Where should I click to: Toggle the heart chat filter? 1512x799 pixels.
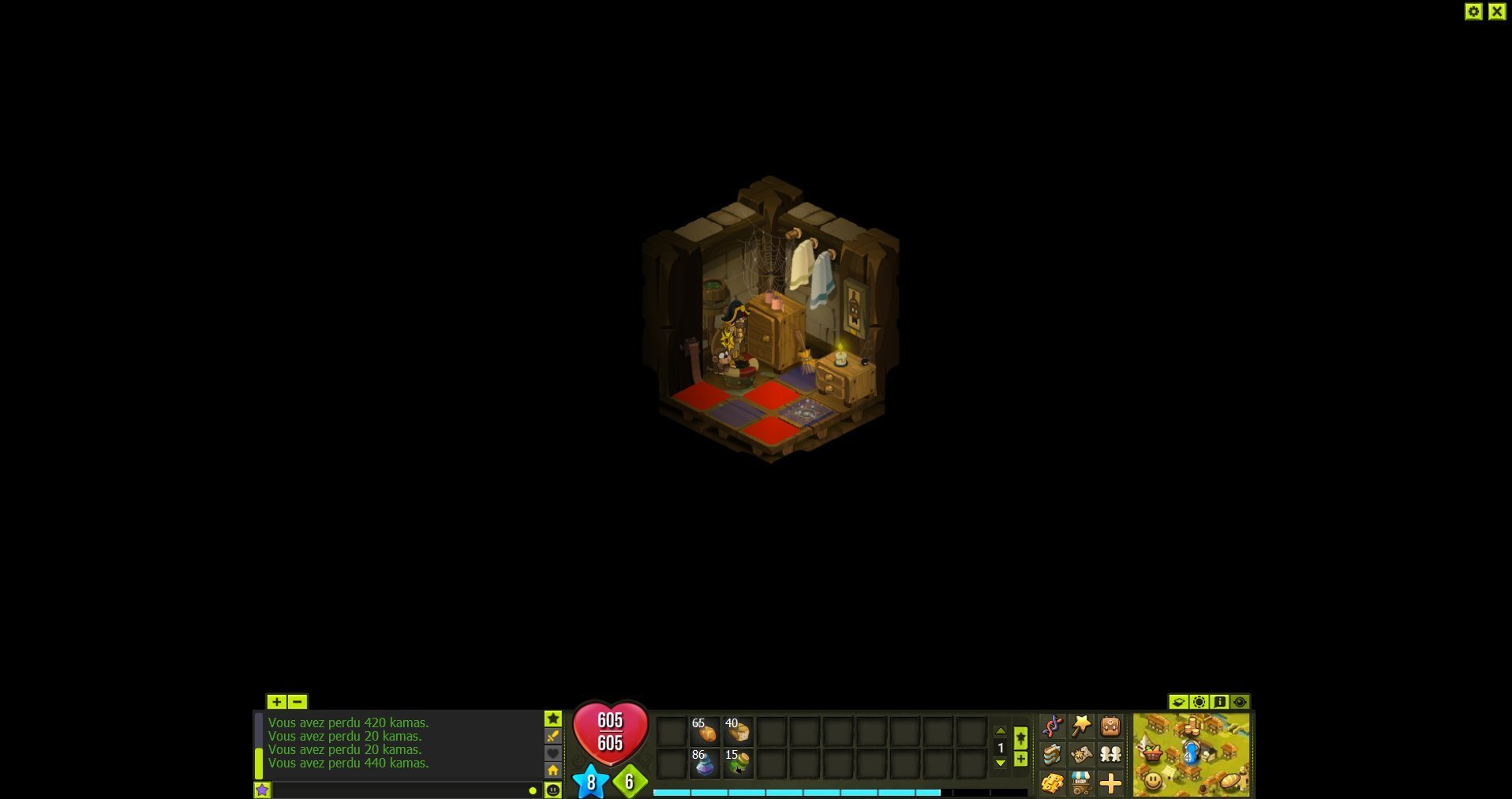click(553, 753)
